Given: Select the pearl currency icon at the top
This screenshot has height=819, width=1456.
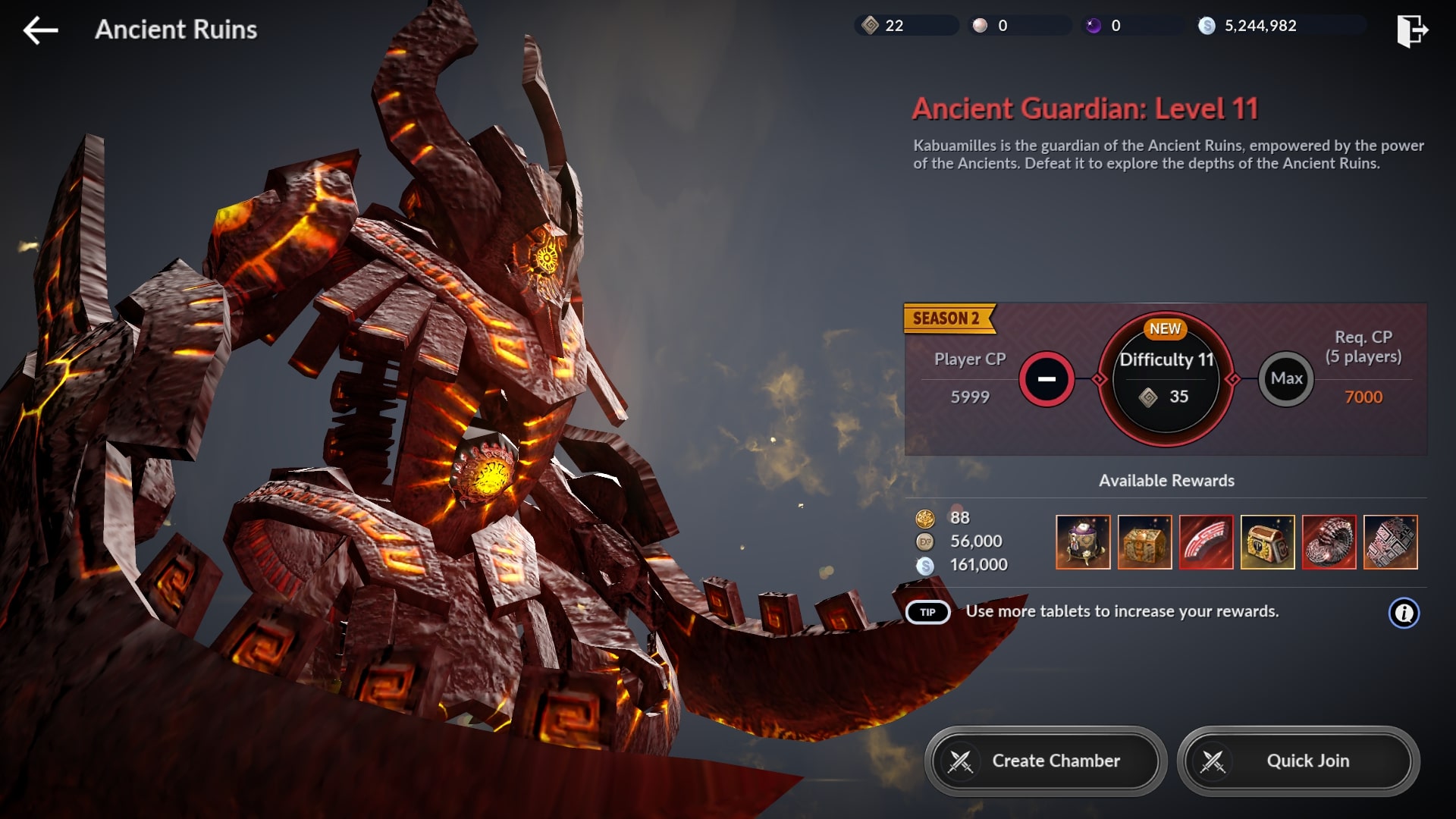Looking at the screenshot, I should [979, 25].
